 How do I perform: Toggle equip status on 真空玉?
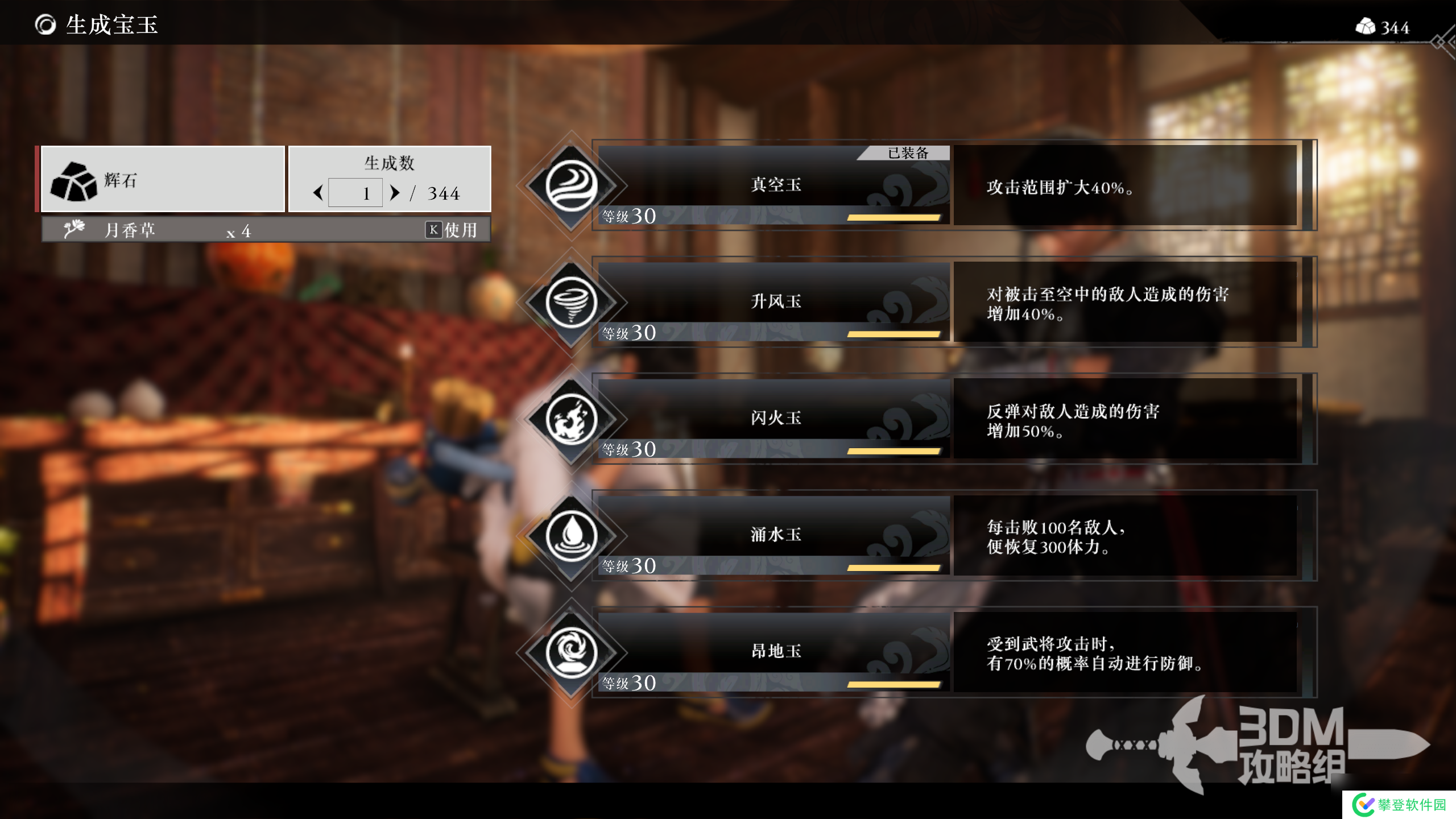click(772, 186)
